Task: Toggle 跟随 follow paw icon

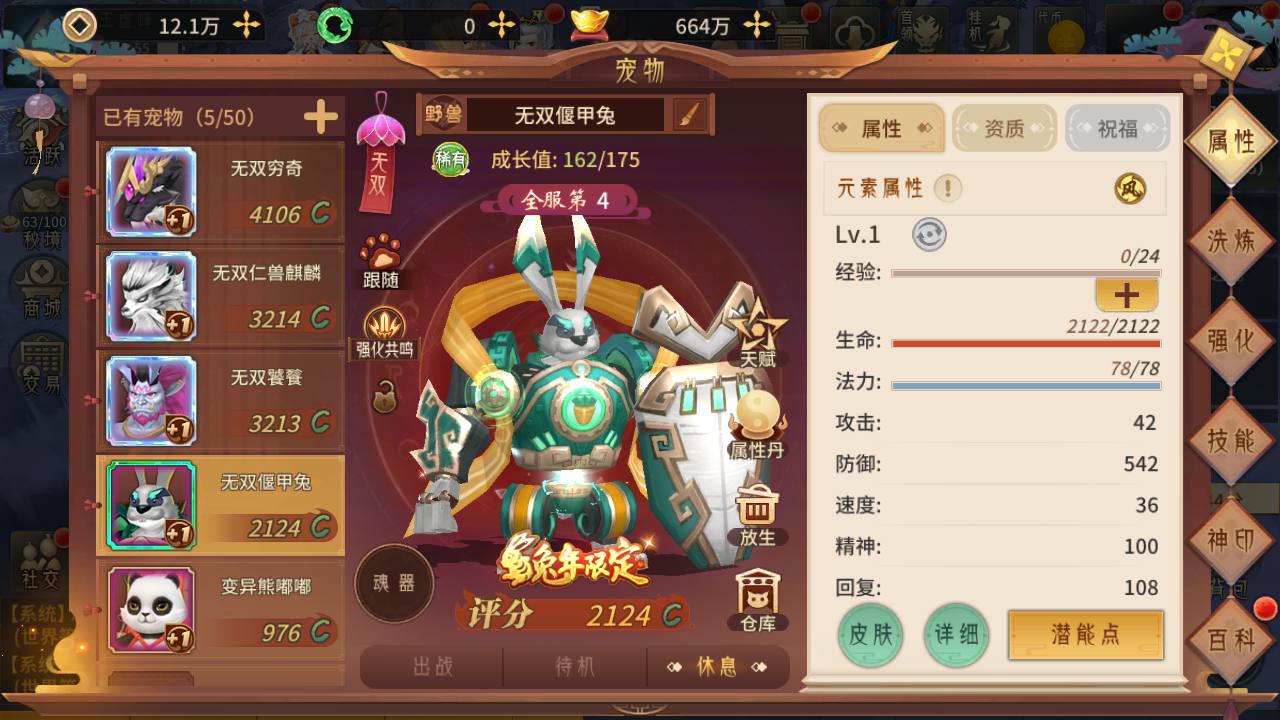Action: 381,260
